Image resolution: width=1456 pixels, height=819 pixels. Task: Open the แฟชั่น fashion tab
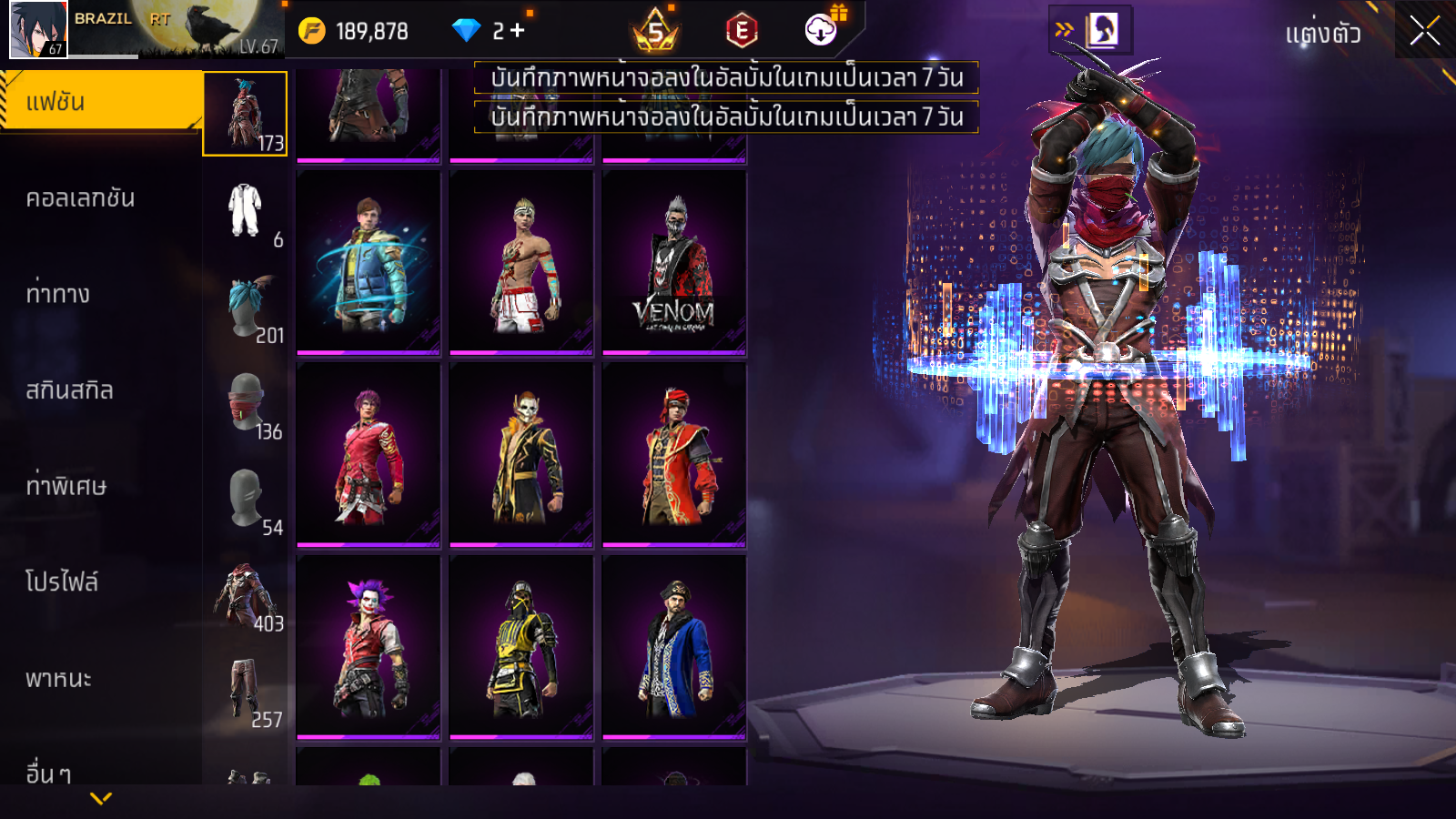click(x=100, y=102)
